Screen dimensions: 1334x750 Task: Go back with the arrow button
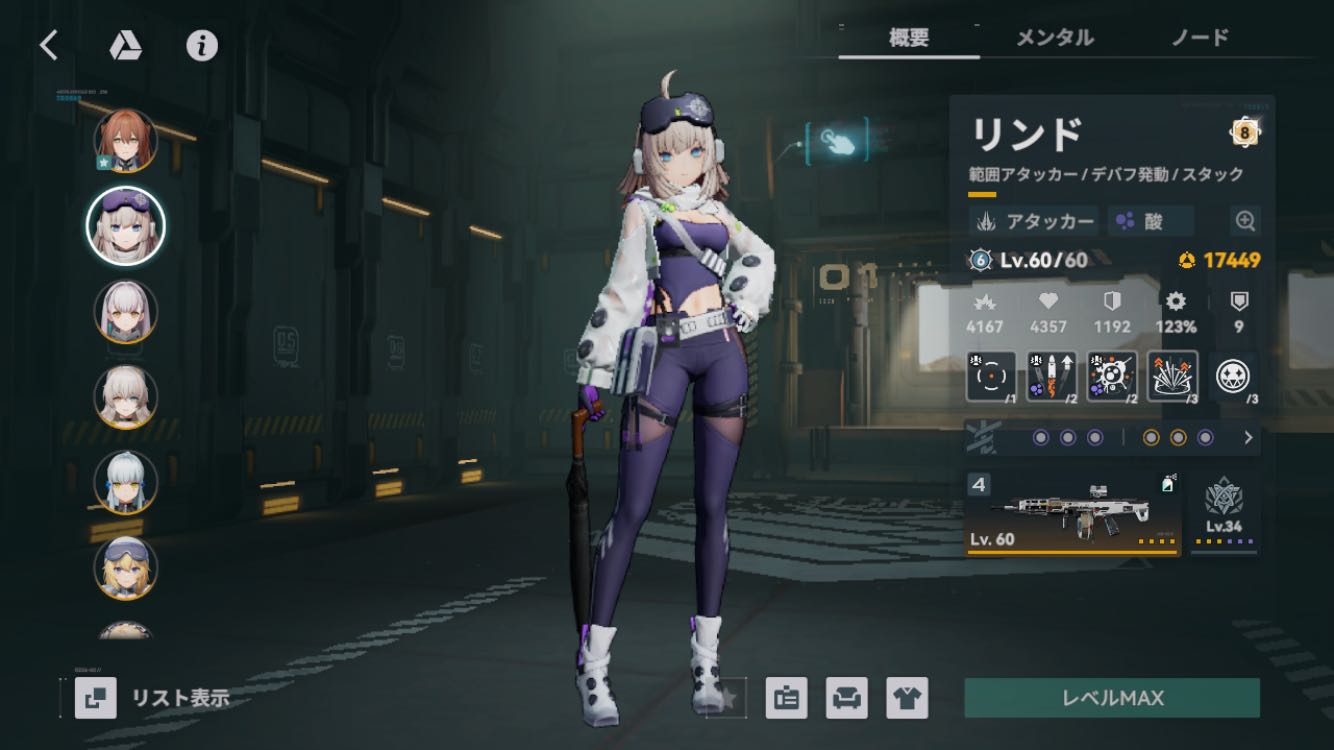[48, 45]
